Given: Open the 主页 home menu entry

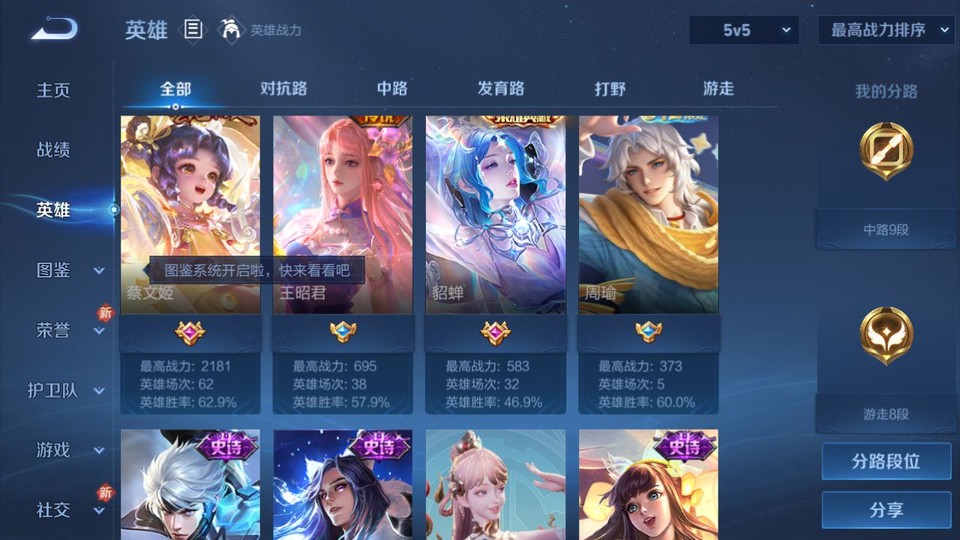Looking at the screenshot, I should [x=54, y=90].
